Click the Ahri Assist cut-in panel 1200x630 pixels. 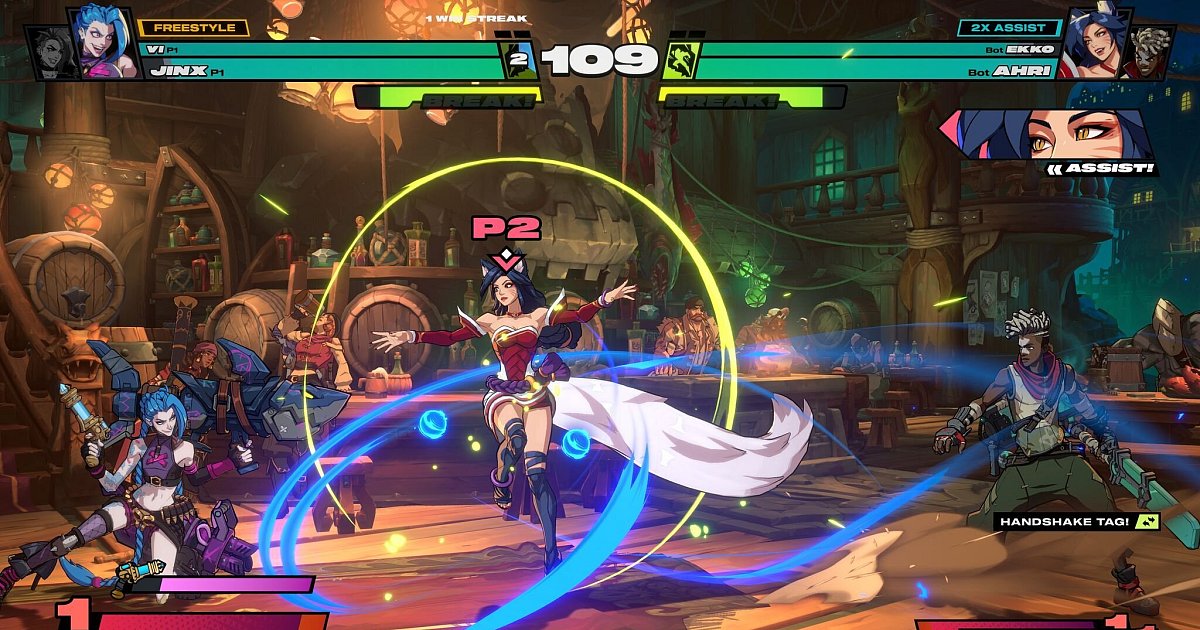1049,134
